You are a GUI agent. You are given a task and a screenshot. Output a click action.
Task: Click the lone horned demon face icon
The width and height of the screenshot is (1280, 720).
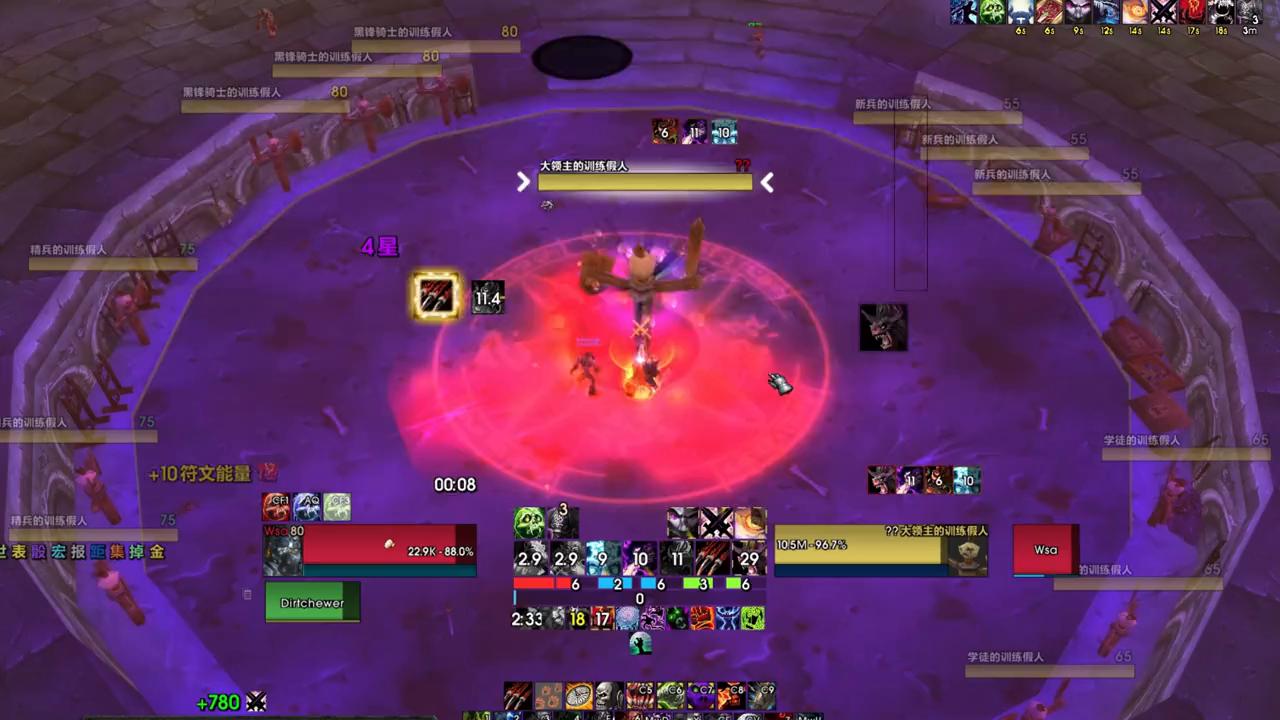[x=883, y=328]
